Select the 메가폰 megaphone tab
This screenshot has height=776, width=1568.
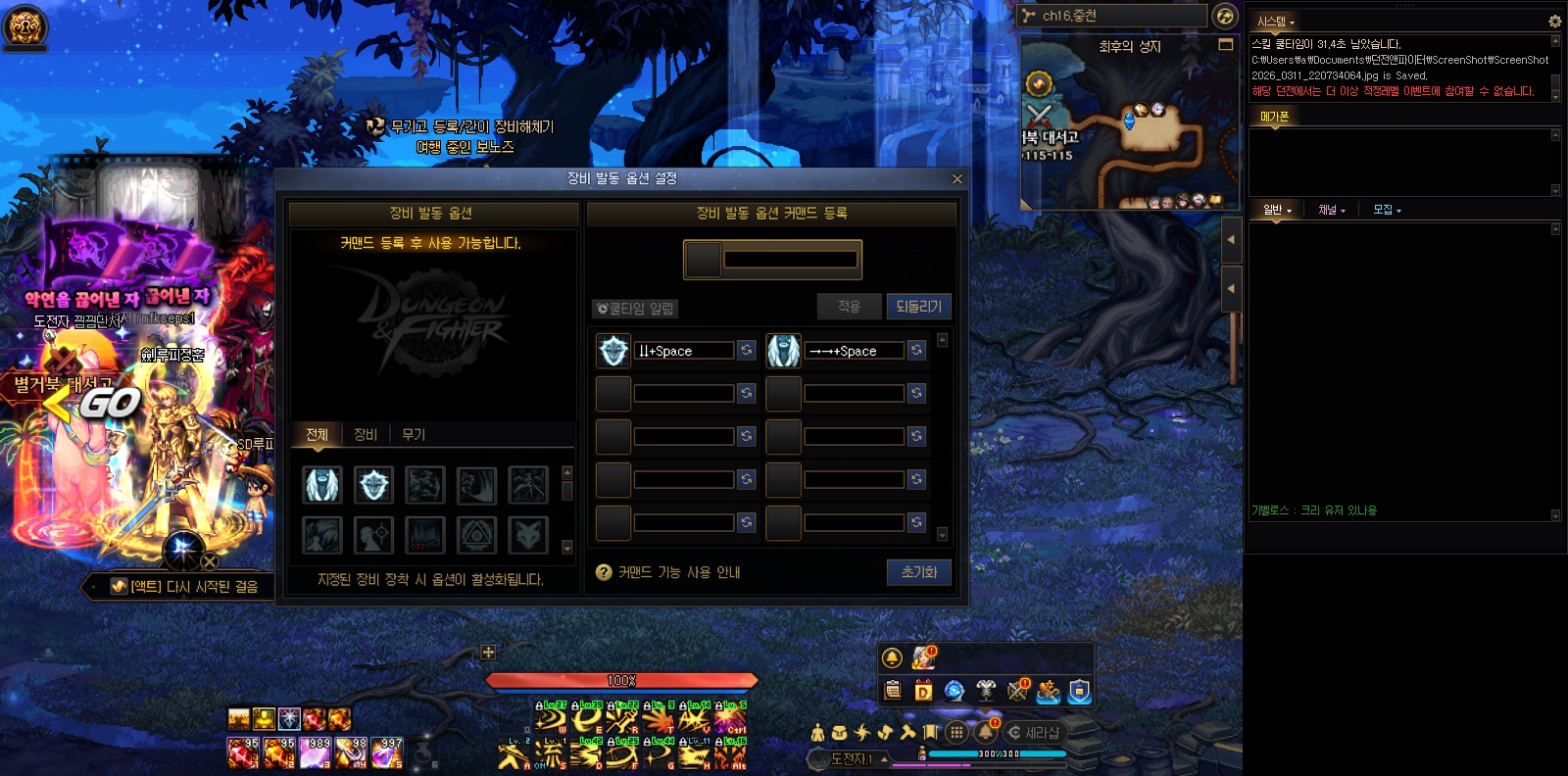[1274, 117]
